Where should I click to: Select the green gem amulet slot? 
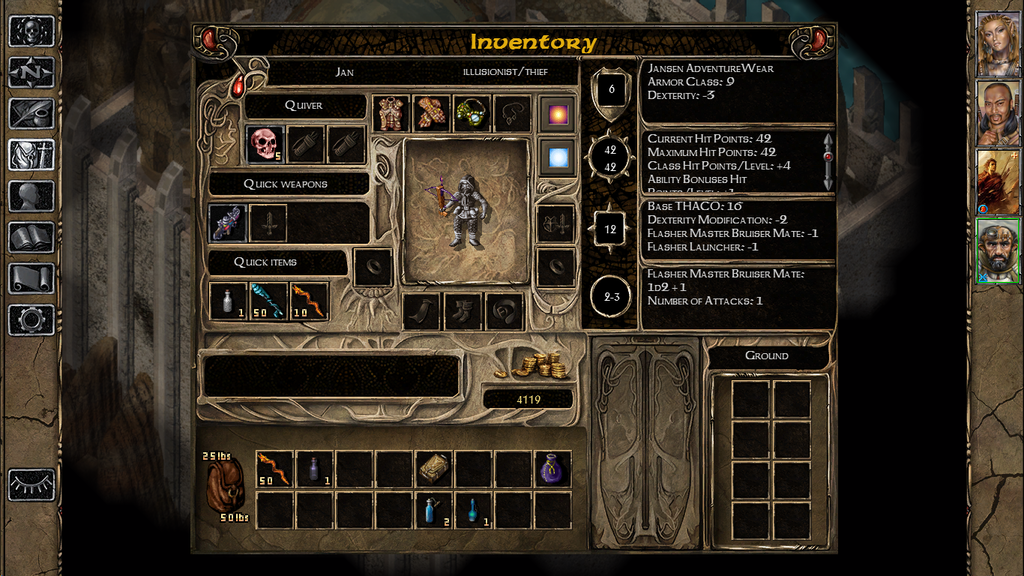tap(472, 114)
